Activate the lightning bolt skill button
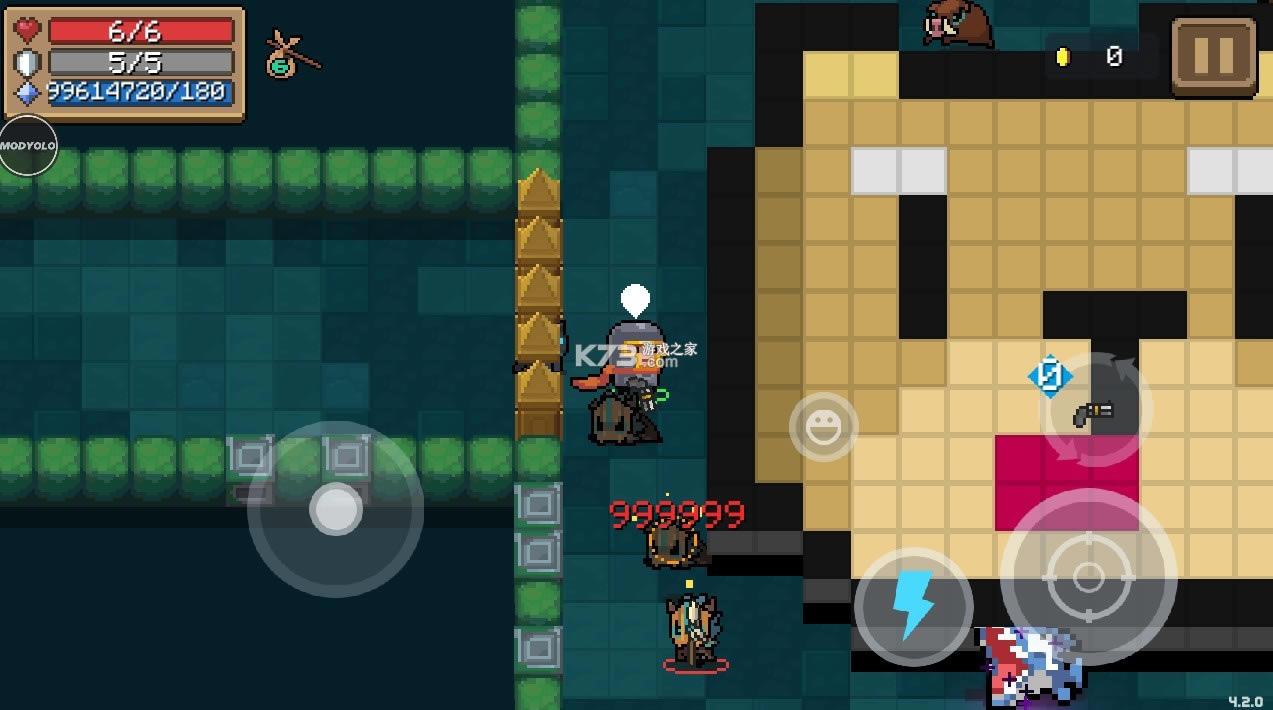The width and height of the screenshot is (1273, 710). pyautogui.click(x=913, y=606)
